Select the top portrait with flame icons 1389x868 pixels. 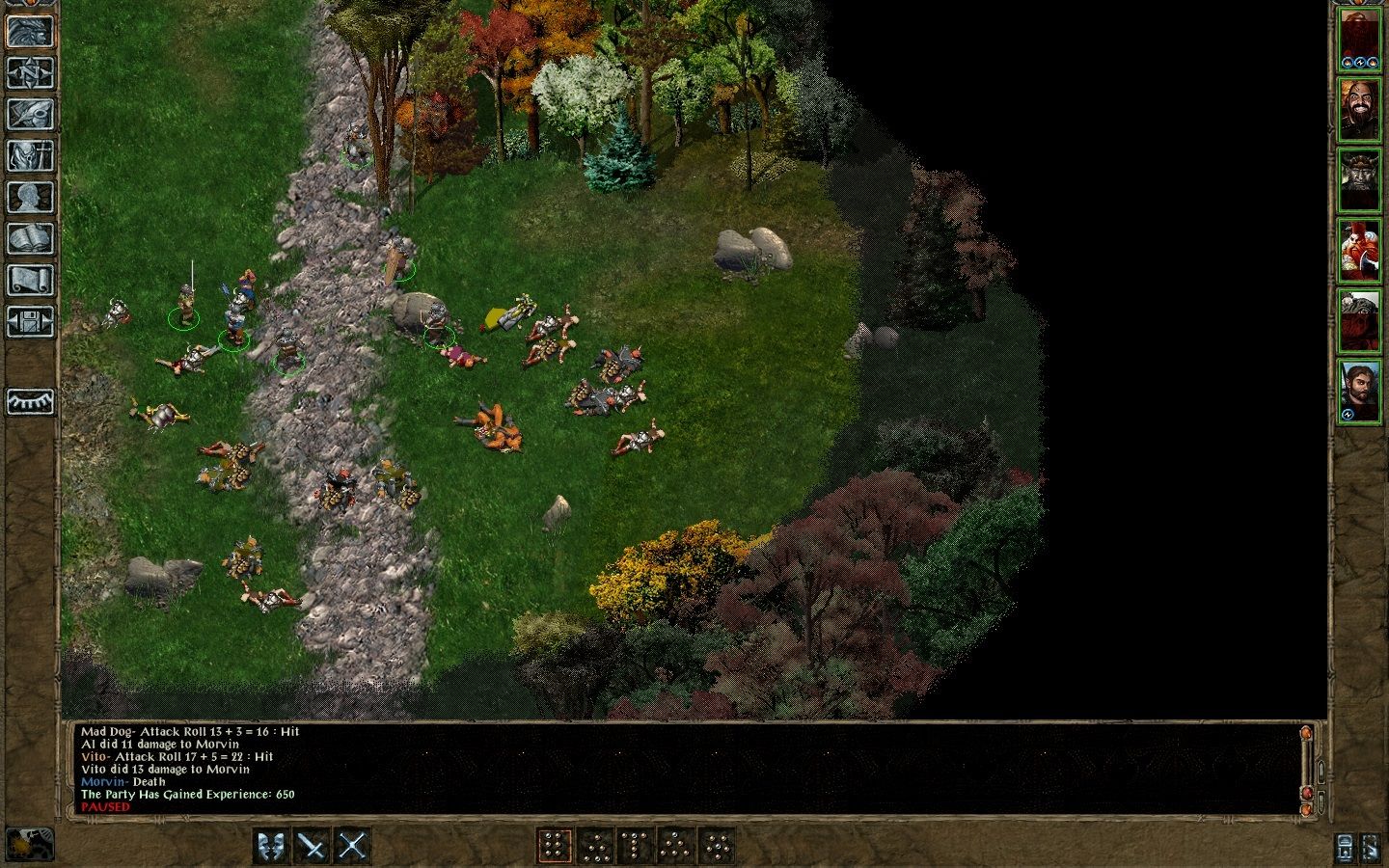(x=1358, y=41)
